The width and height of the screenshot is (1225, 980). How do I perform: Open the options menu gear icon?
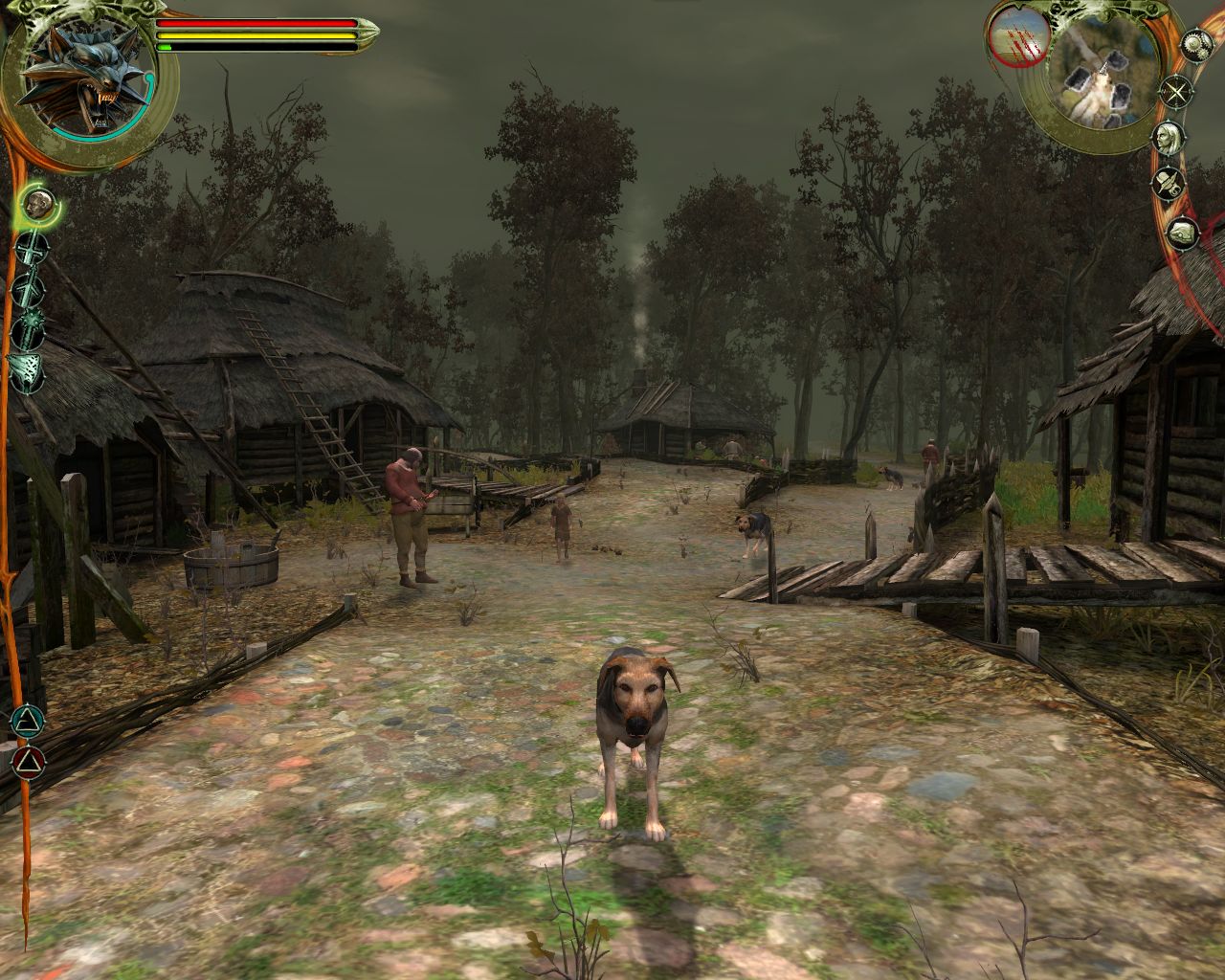click(x=1195, y=43)
